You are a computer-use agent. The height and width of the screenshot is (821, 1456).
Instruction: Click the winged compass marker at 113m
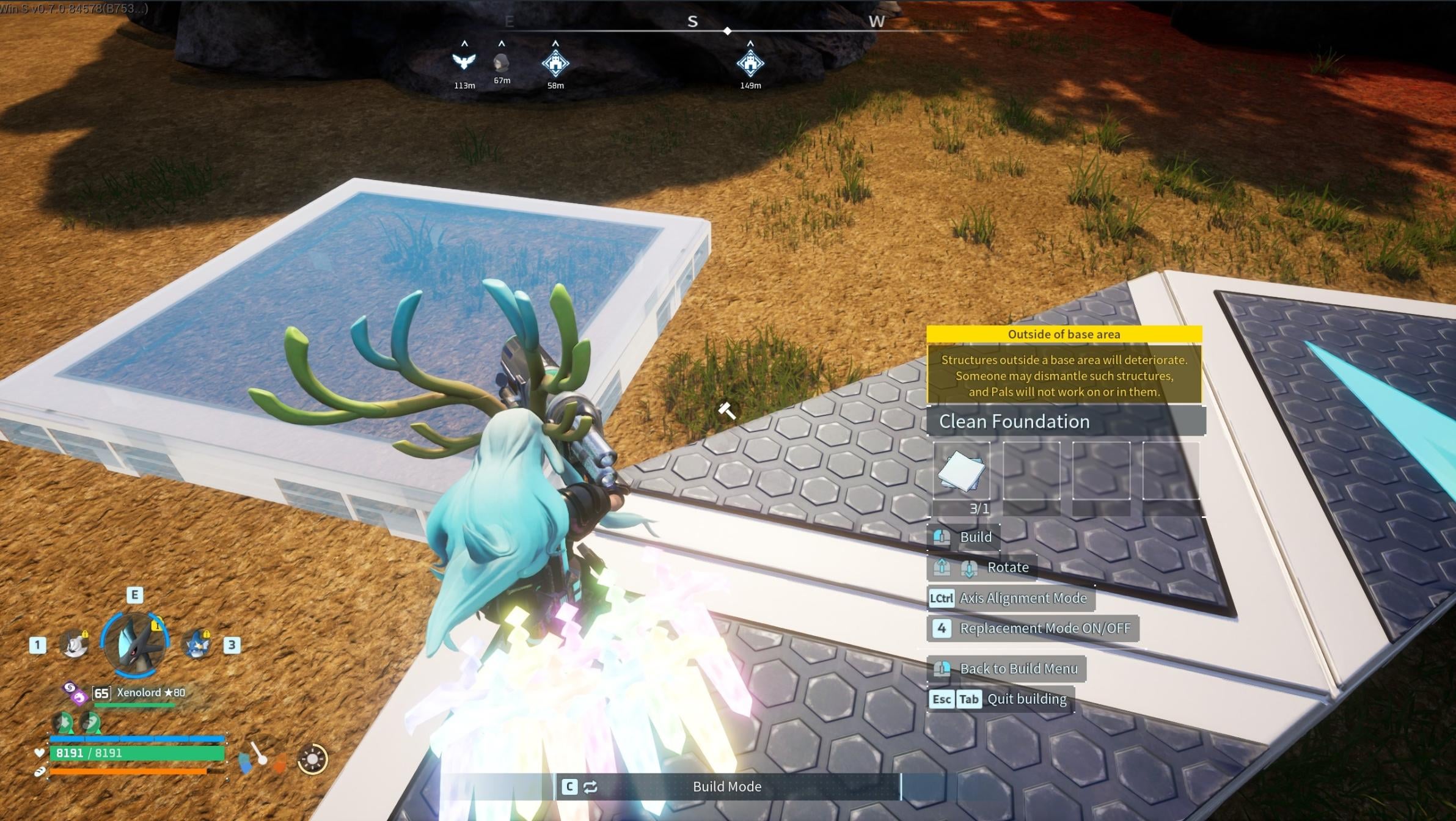(x=464, y=61)
